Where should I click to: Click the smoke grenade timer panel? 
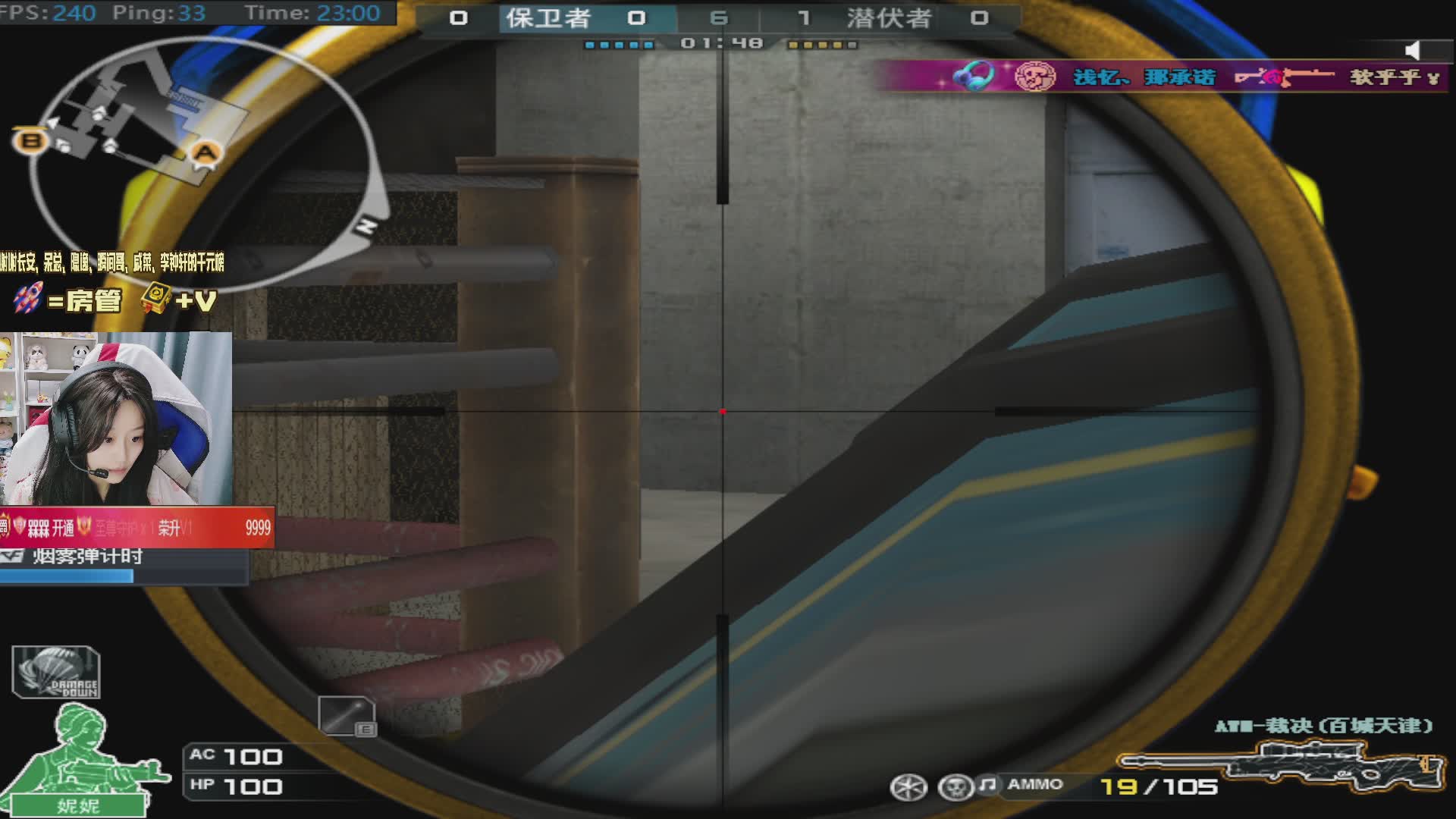point(124,566)
